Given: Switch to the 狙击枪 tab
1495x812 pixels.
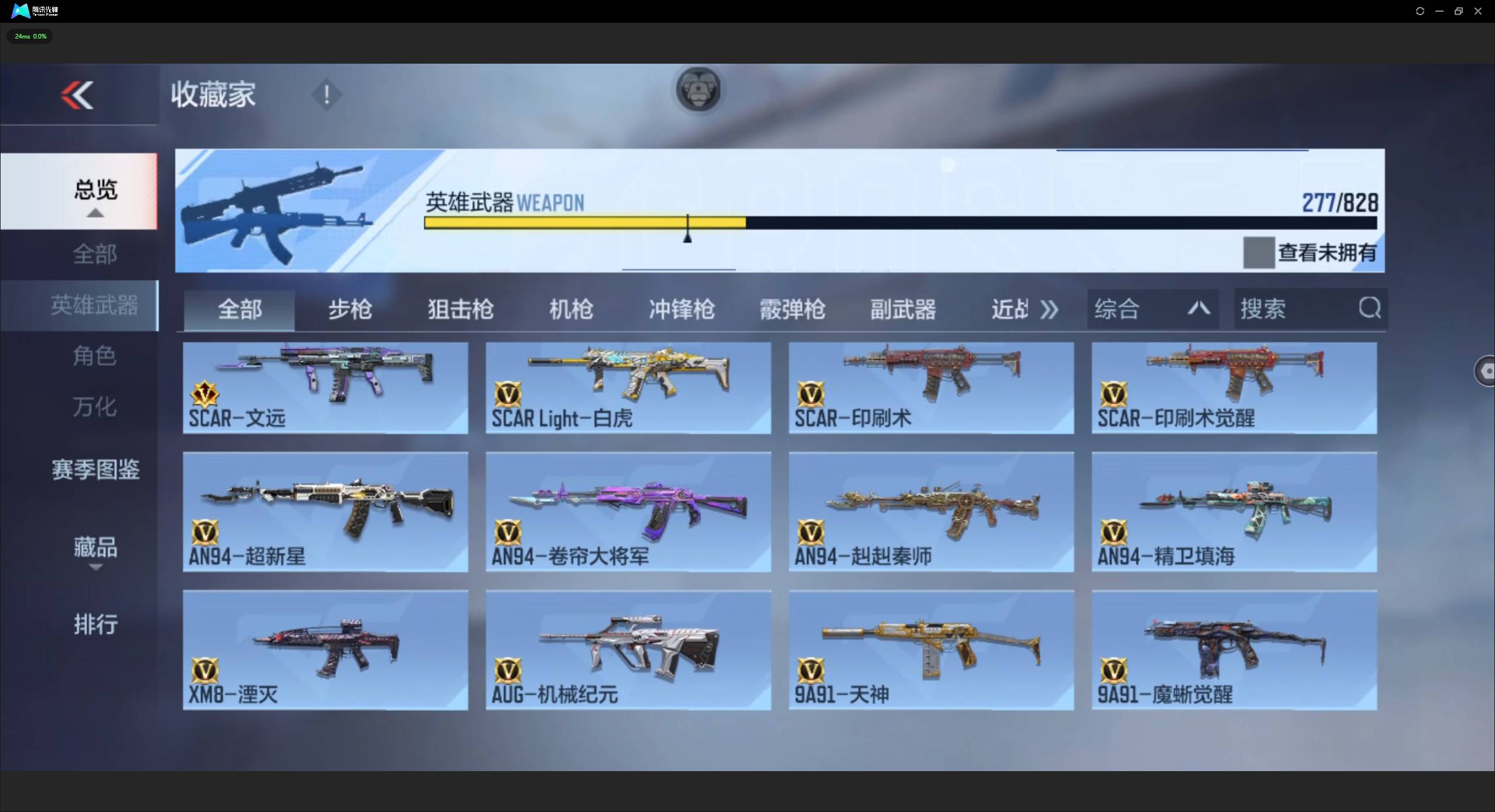Looking at the screenshot, I should [461, 310].
